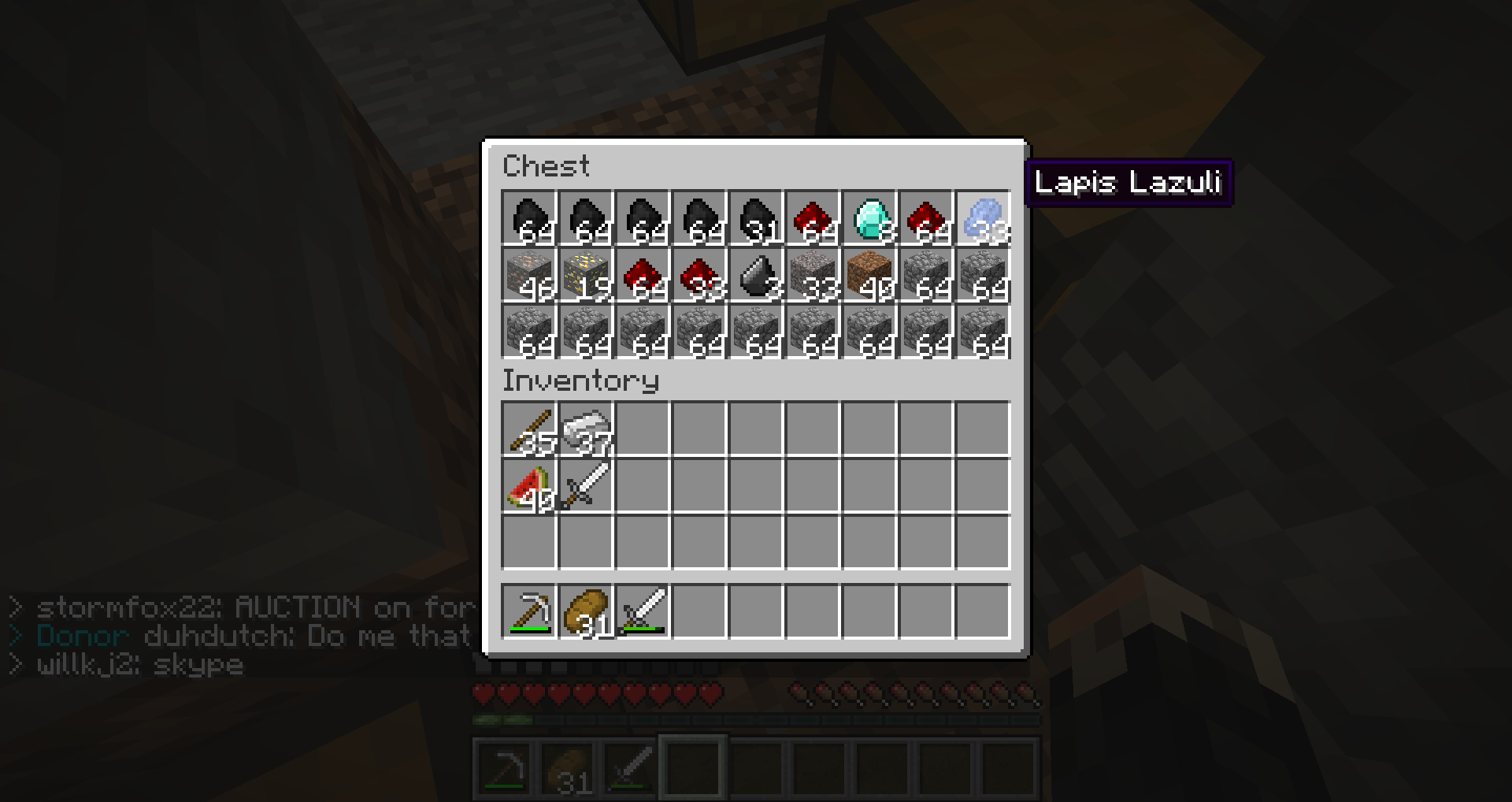Image resolution: width=1512 pixels, height=802 pixels.
Task: Select the sticks in the inventory
Action: tap(529, 429)
